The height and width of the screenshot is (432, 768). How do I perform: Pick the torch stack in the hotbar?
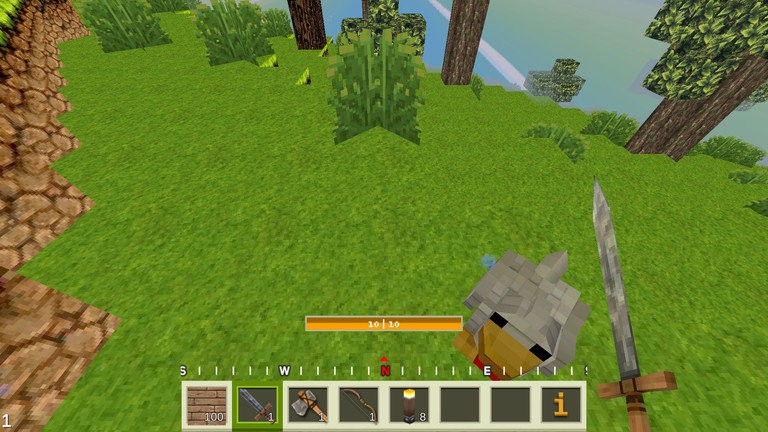pos(409,405)
